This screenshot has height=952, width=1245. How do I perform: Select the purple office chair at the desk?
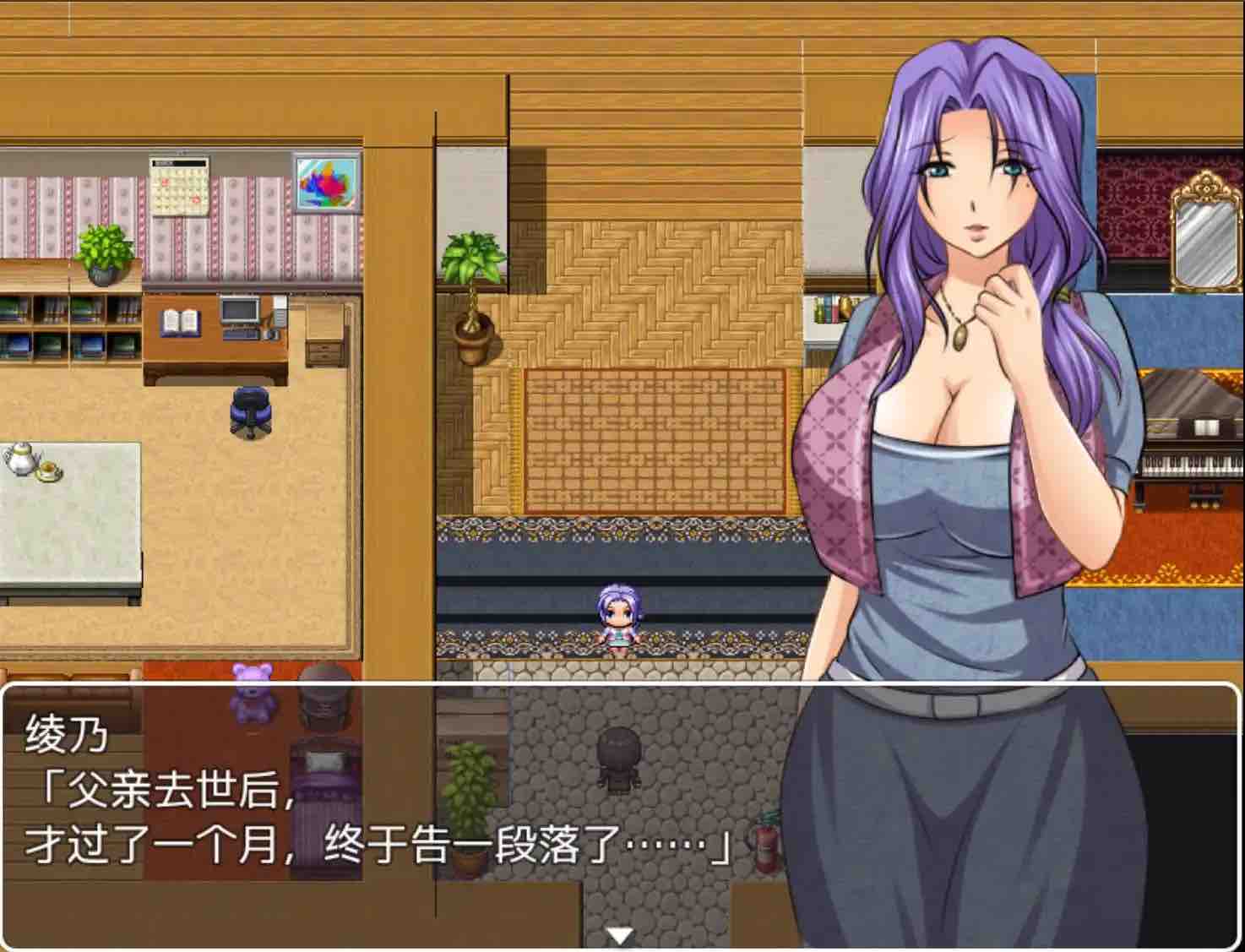pyautogui.click(x=249, y=410)
